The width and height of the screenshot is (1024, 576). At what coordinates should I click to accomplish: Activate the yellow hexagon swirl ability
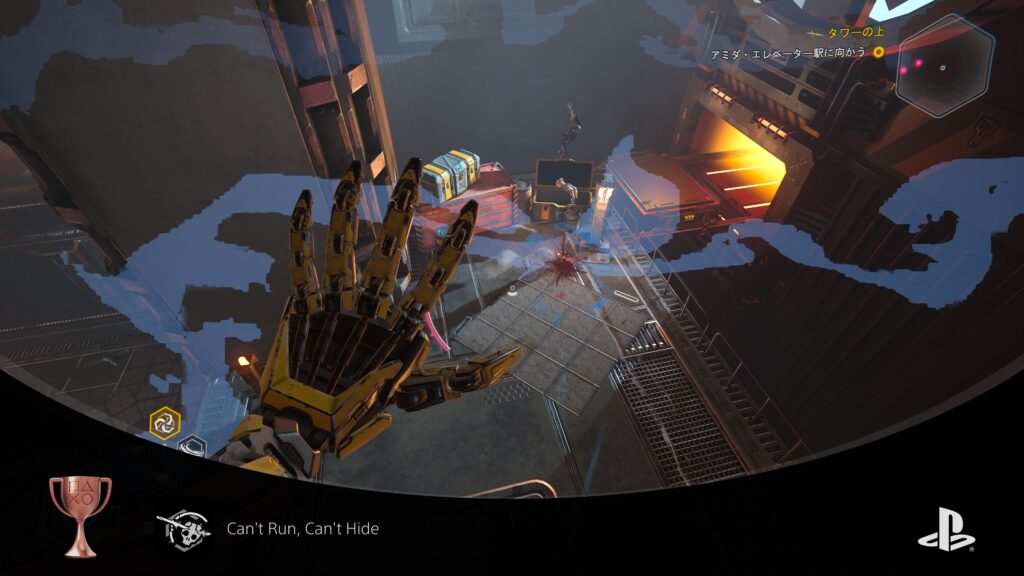coord(165,423)
